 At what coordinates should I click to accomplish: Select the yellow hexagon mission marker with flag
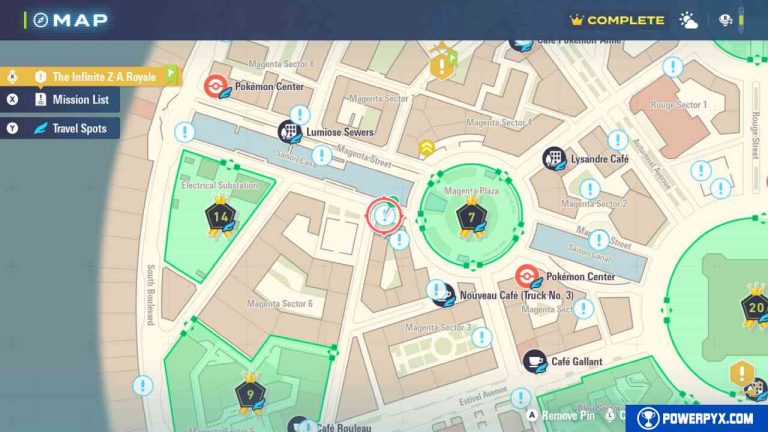(441, 66)
